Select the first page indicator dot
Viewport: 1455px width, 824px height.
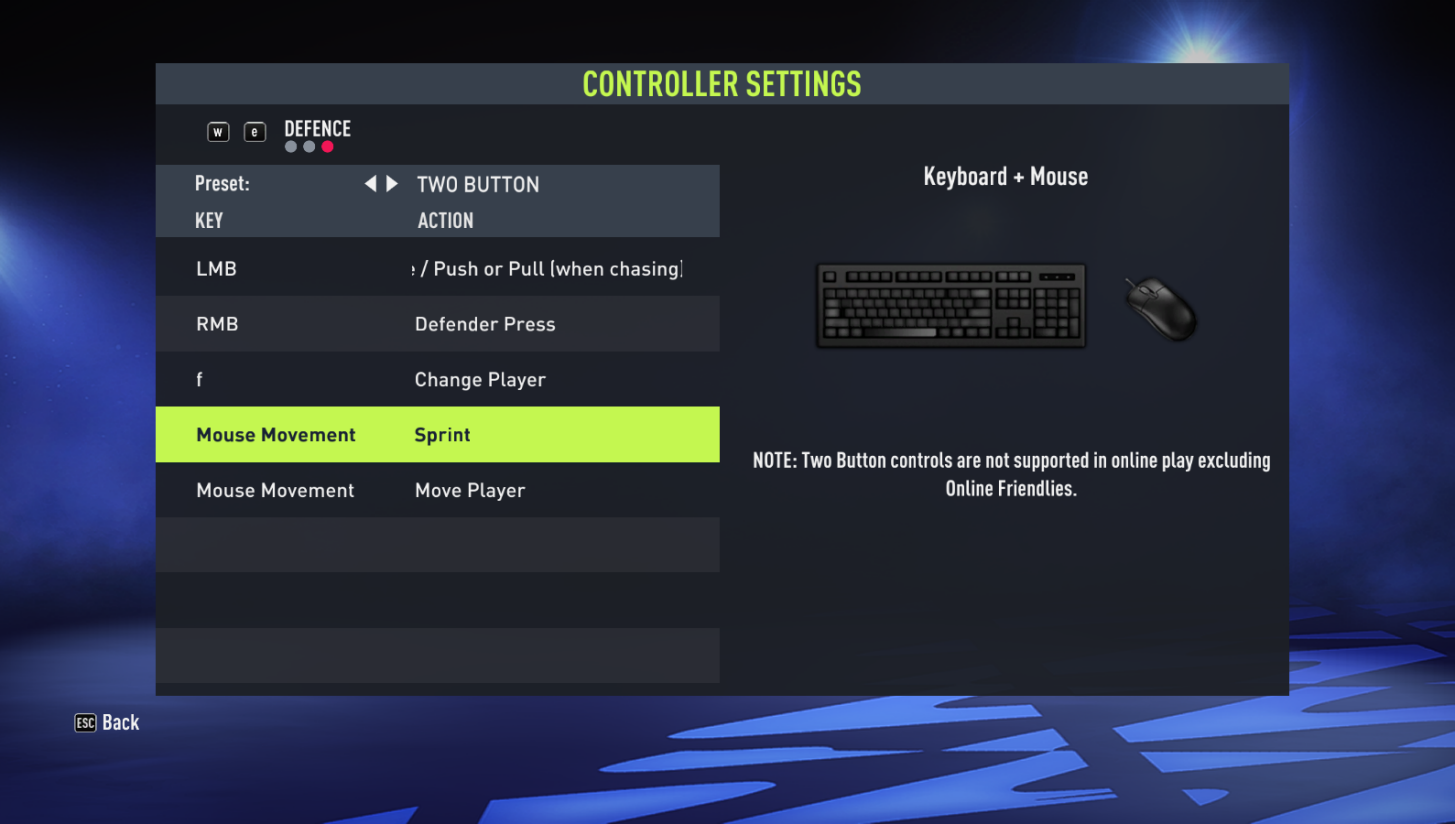290,146
